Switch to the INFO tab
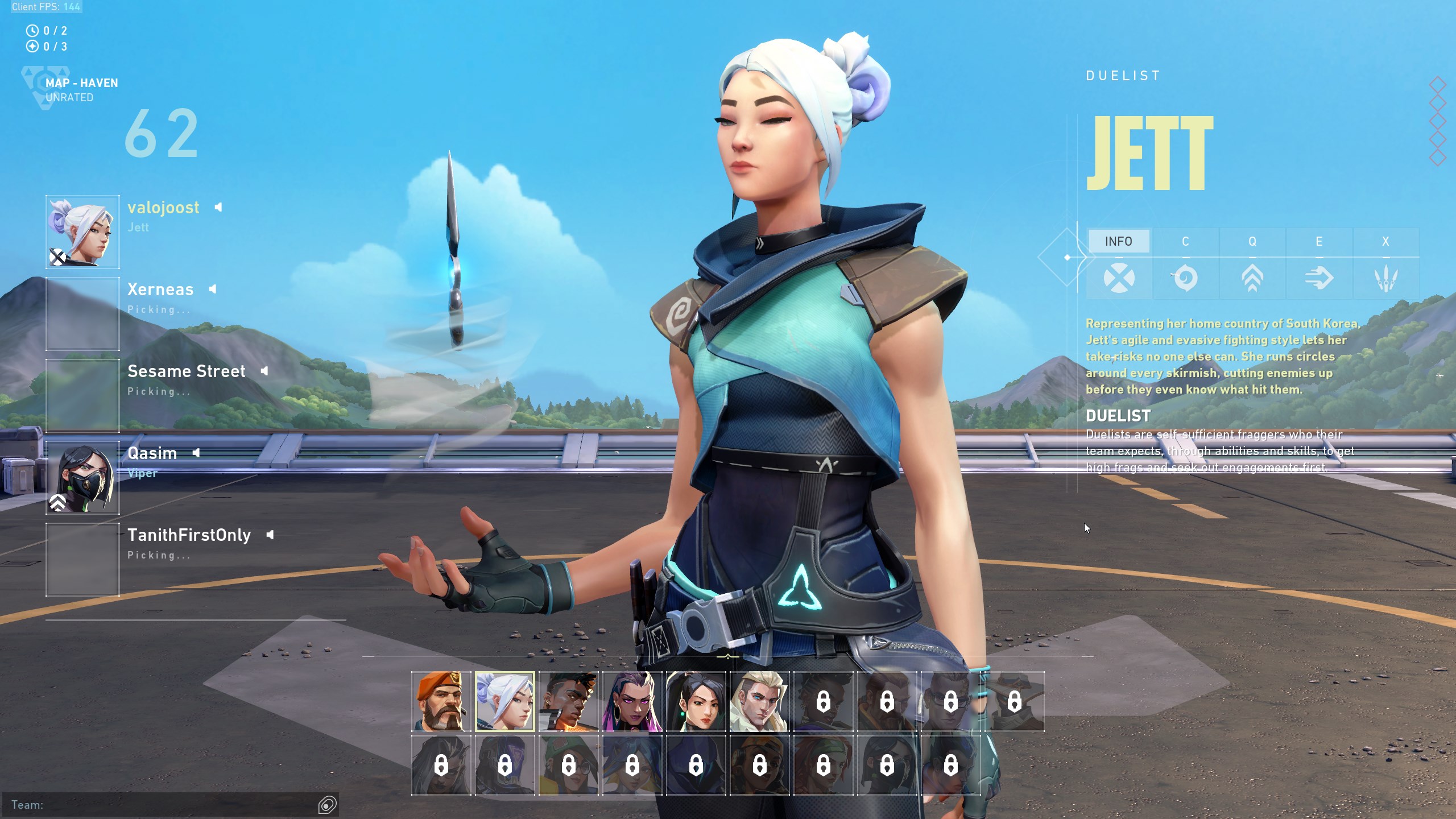 coord(1118,242)
